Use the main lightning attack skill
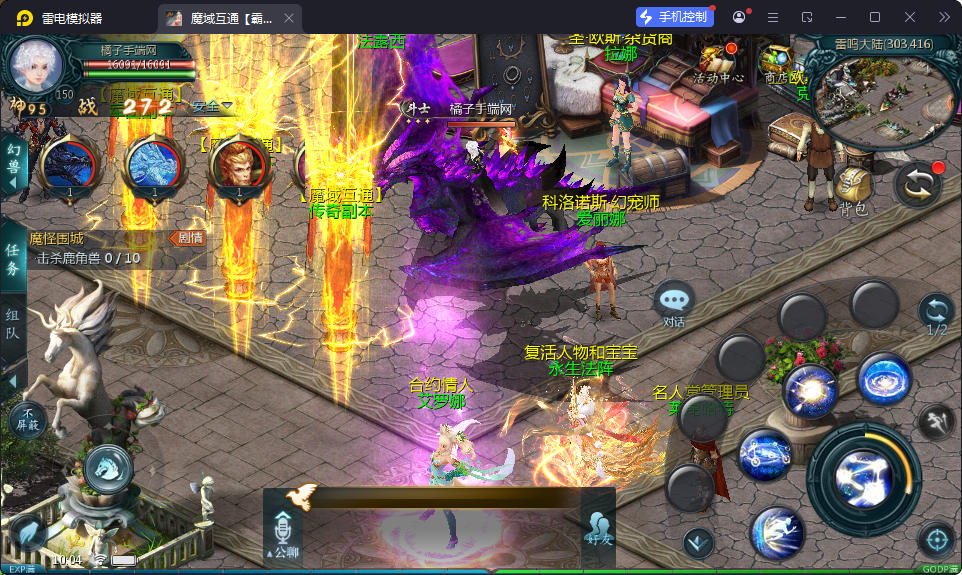The image size is (962, 575). [863, 475]
